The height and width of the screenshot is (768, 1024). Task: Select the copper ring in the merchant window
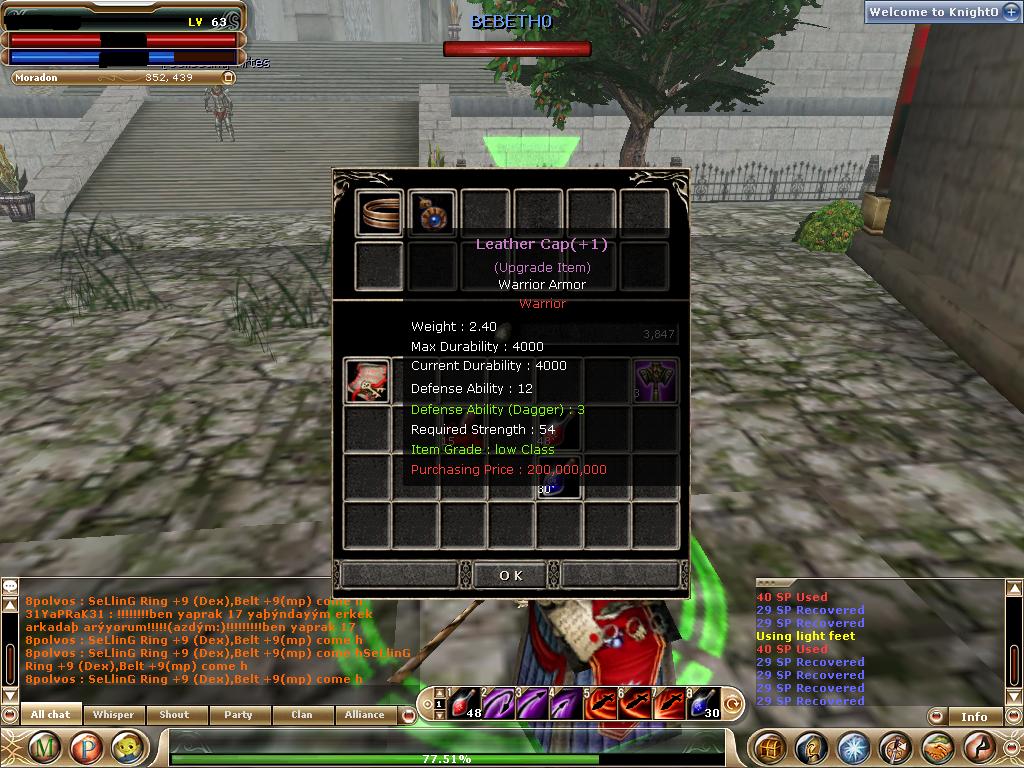click(x=379, y=214)
